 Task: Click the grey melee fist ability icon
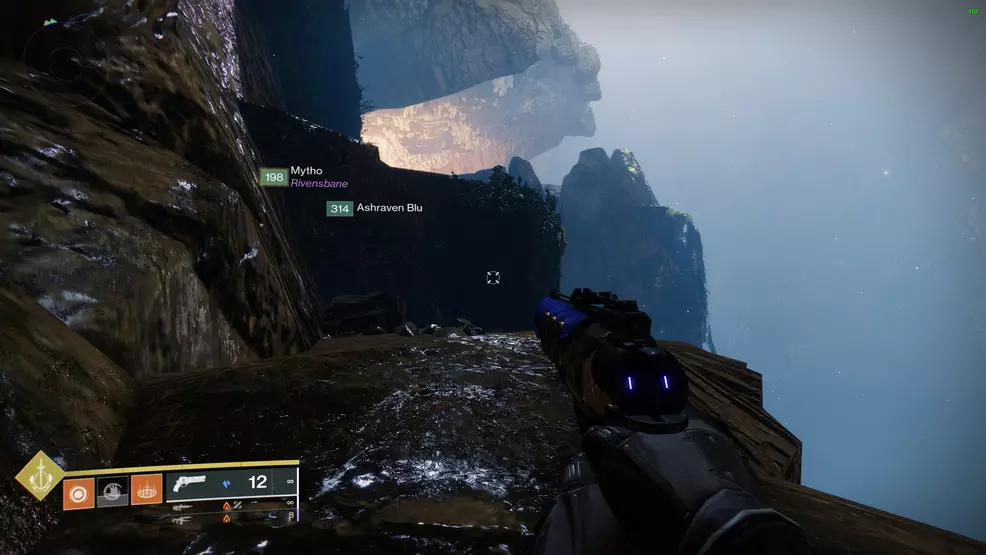(112, 491)
